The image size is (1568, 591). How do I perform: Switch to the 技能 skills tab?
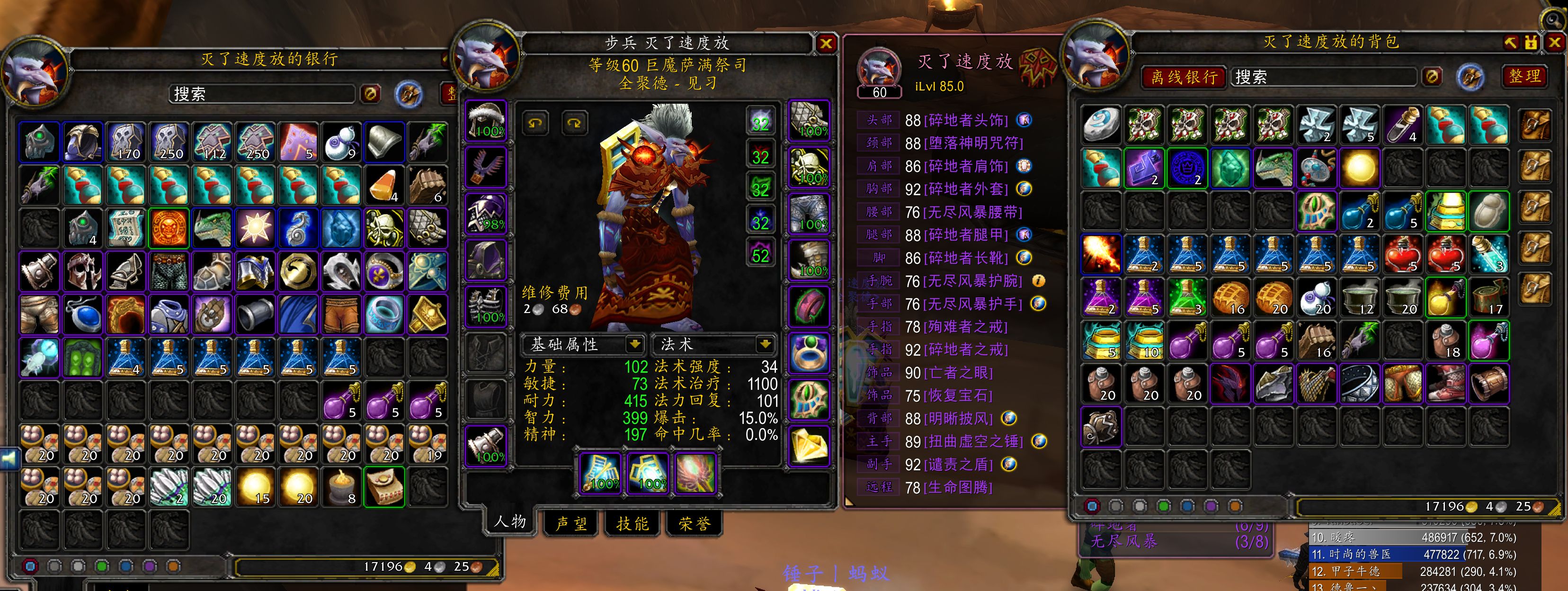[633, 523]
